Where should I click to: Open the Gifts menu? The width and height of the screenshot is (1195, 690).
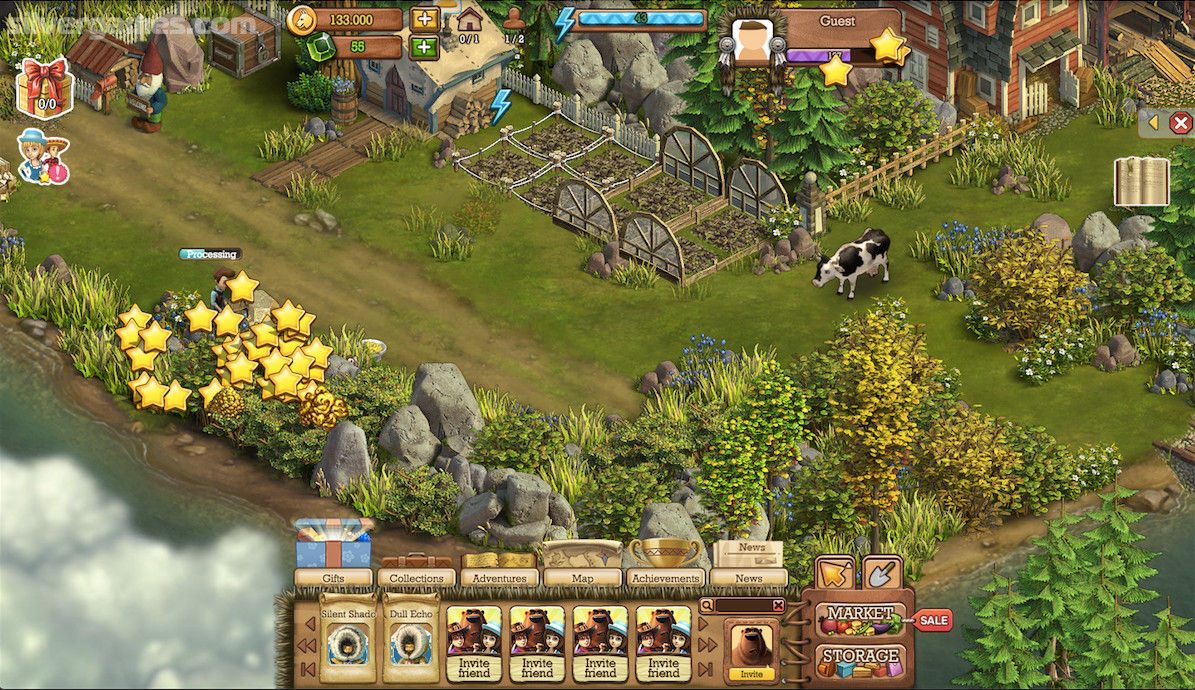click(x=333, y=577)
